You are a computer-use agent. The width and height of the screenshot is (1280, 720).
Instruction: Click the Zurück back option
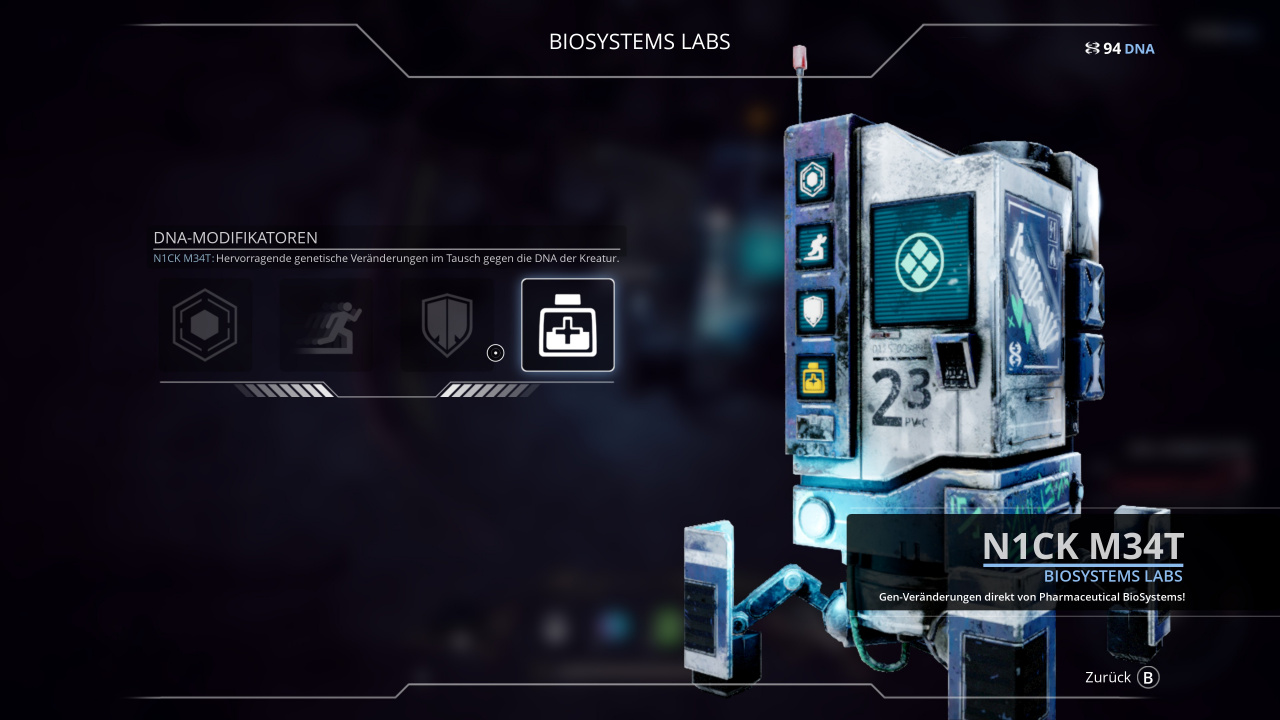tap(1121, 678)
